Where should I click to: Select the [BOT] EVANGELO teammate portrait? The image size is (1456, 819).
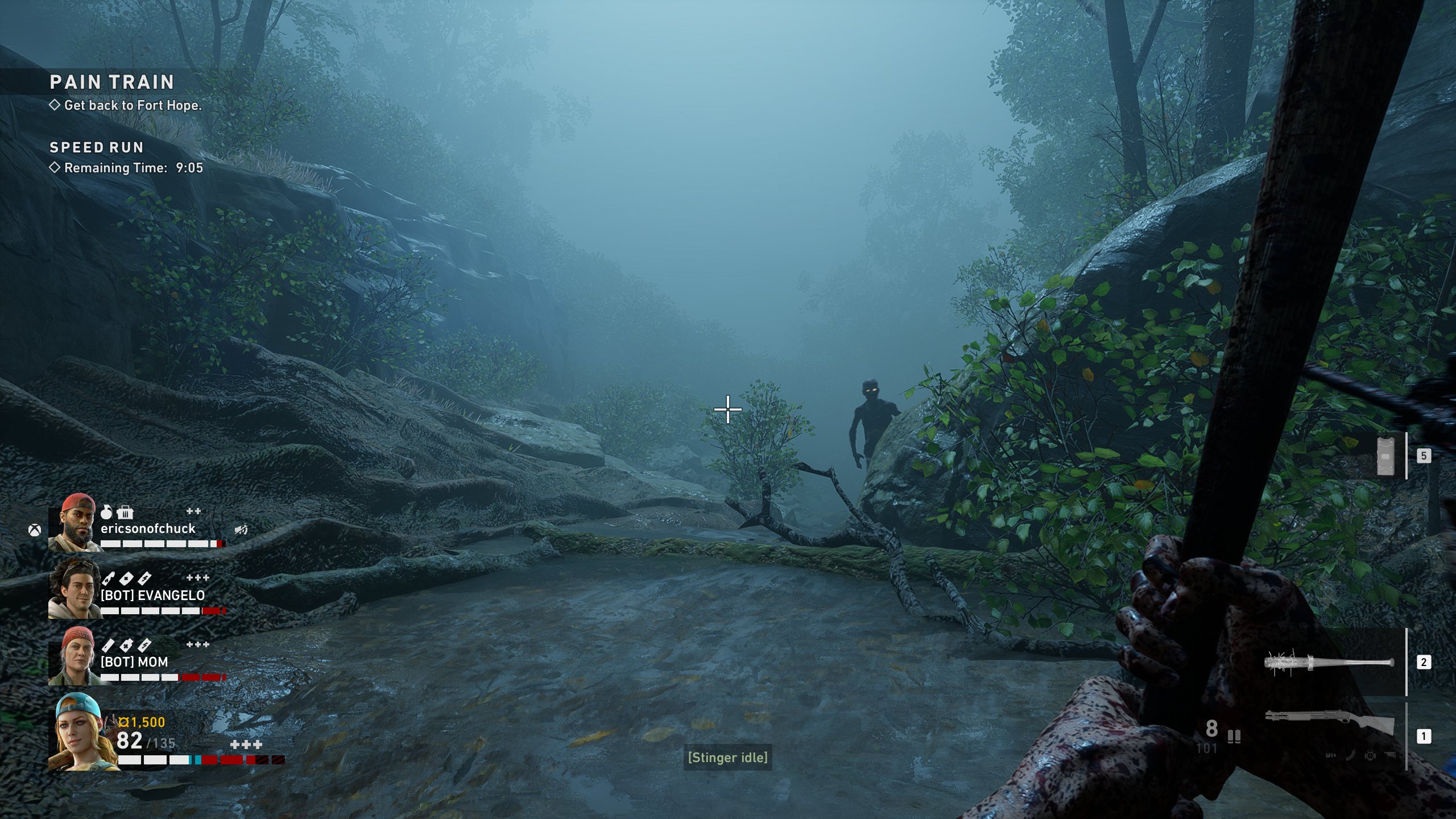click(x=74, y=589)
